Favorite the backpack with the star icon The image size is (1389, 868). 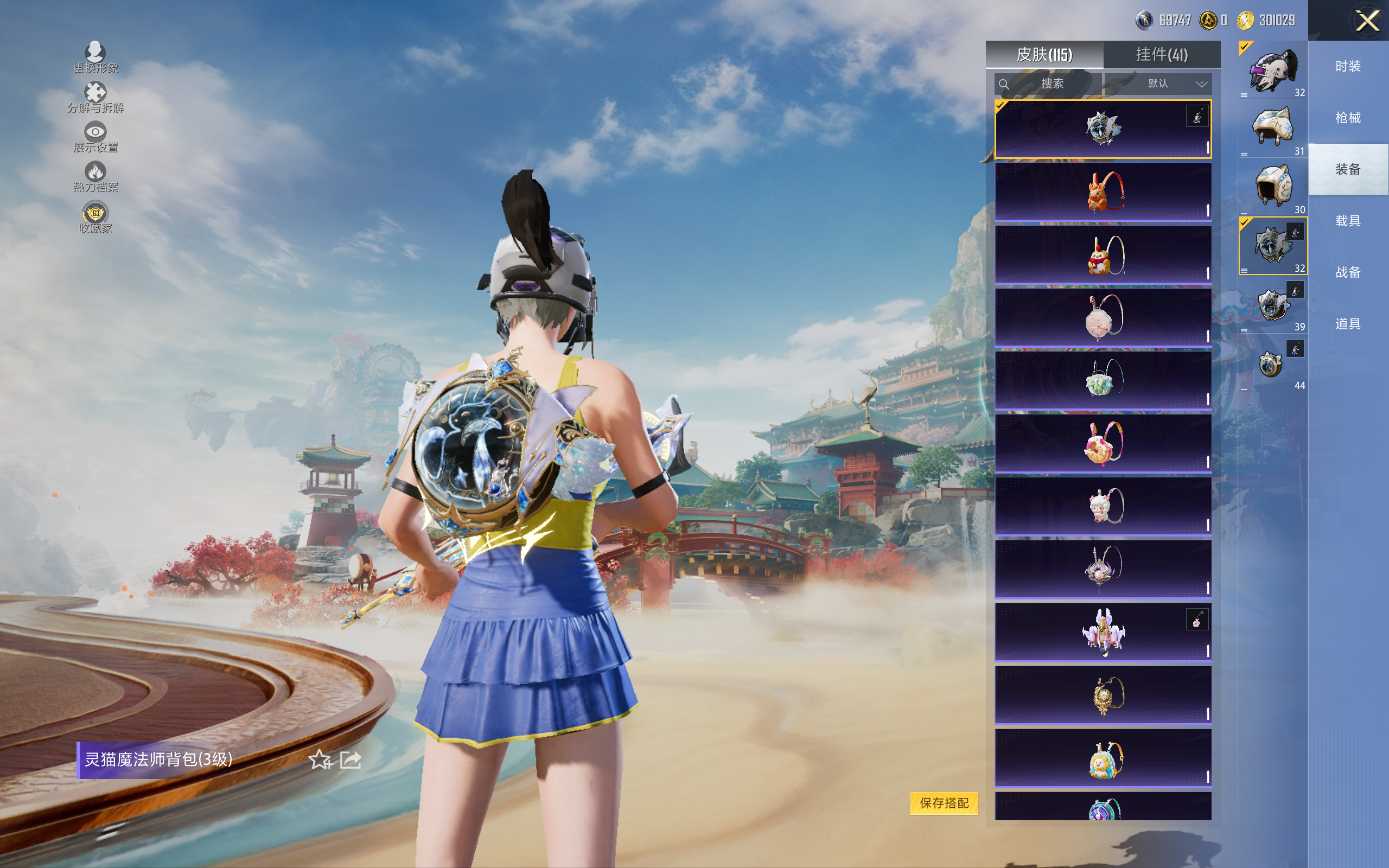(x=320, y=759)
